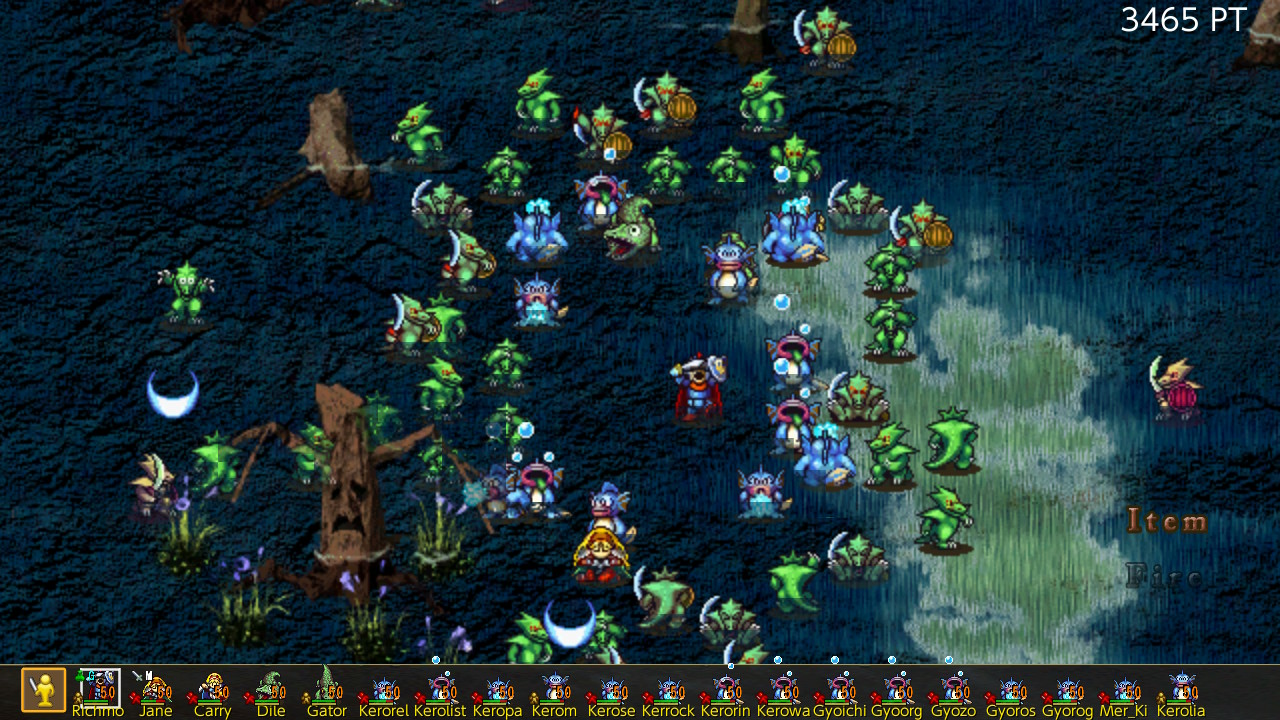Click Gyoichi's portrait icon

pos(839,688)
